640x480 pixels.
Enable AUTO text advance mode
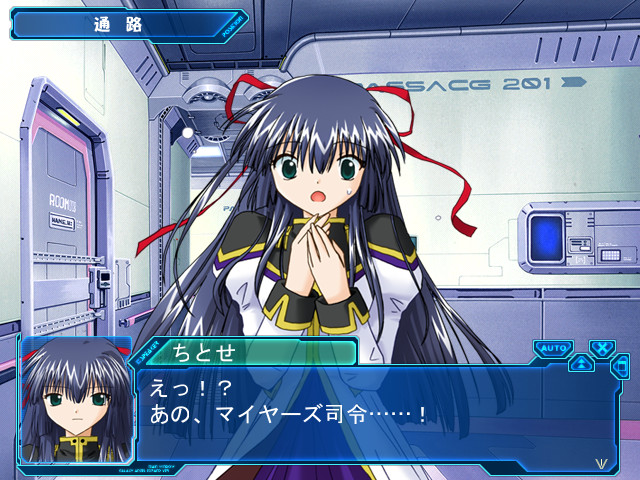(x=552, y=348)
